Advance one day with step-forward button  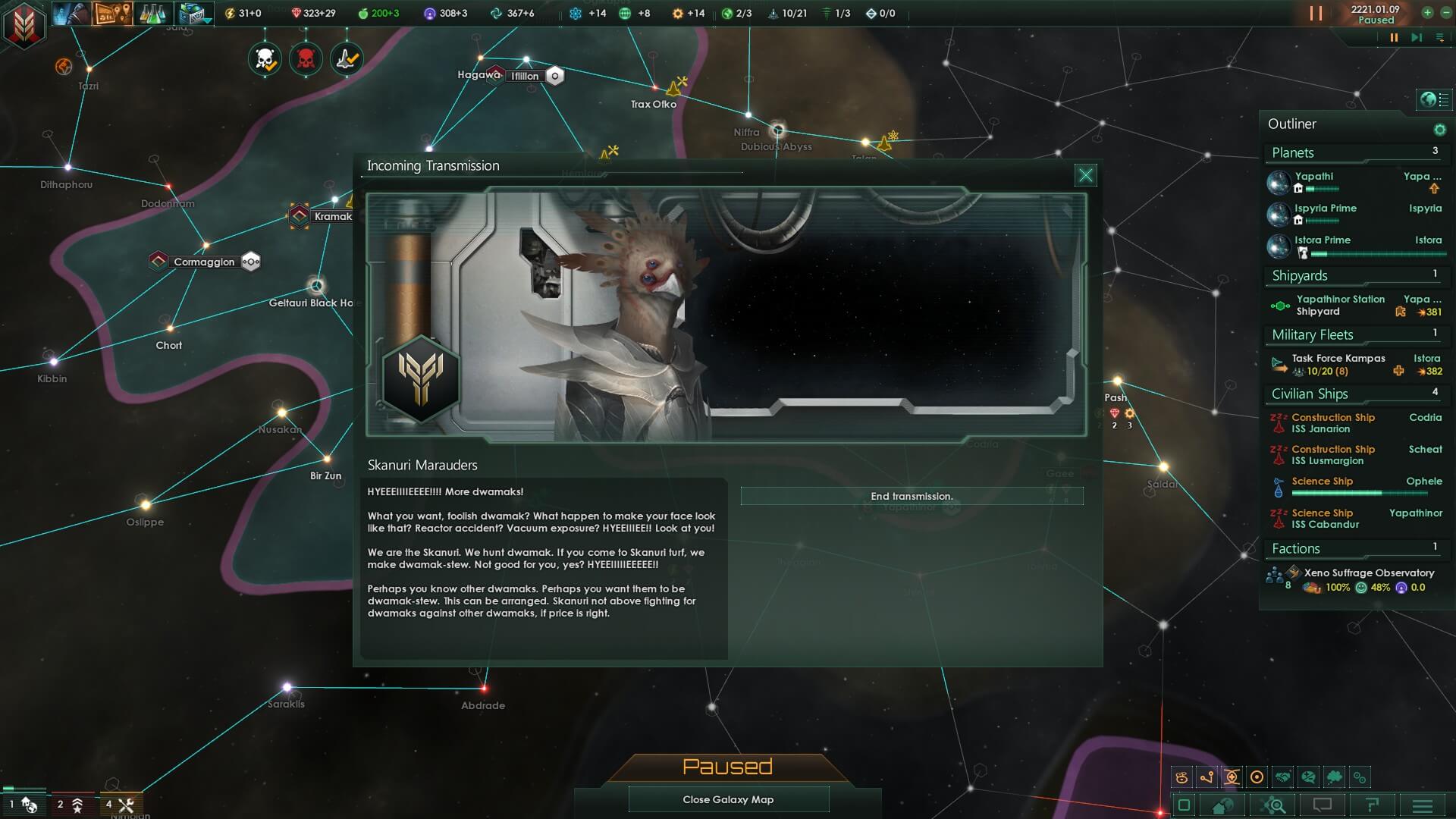[x=1416, y=37]
